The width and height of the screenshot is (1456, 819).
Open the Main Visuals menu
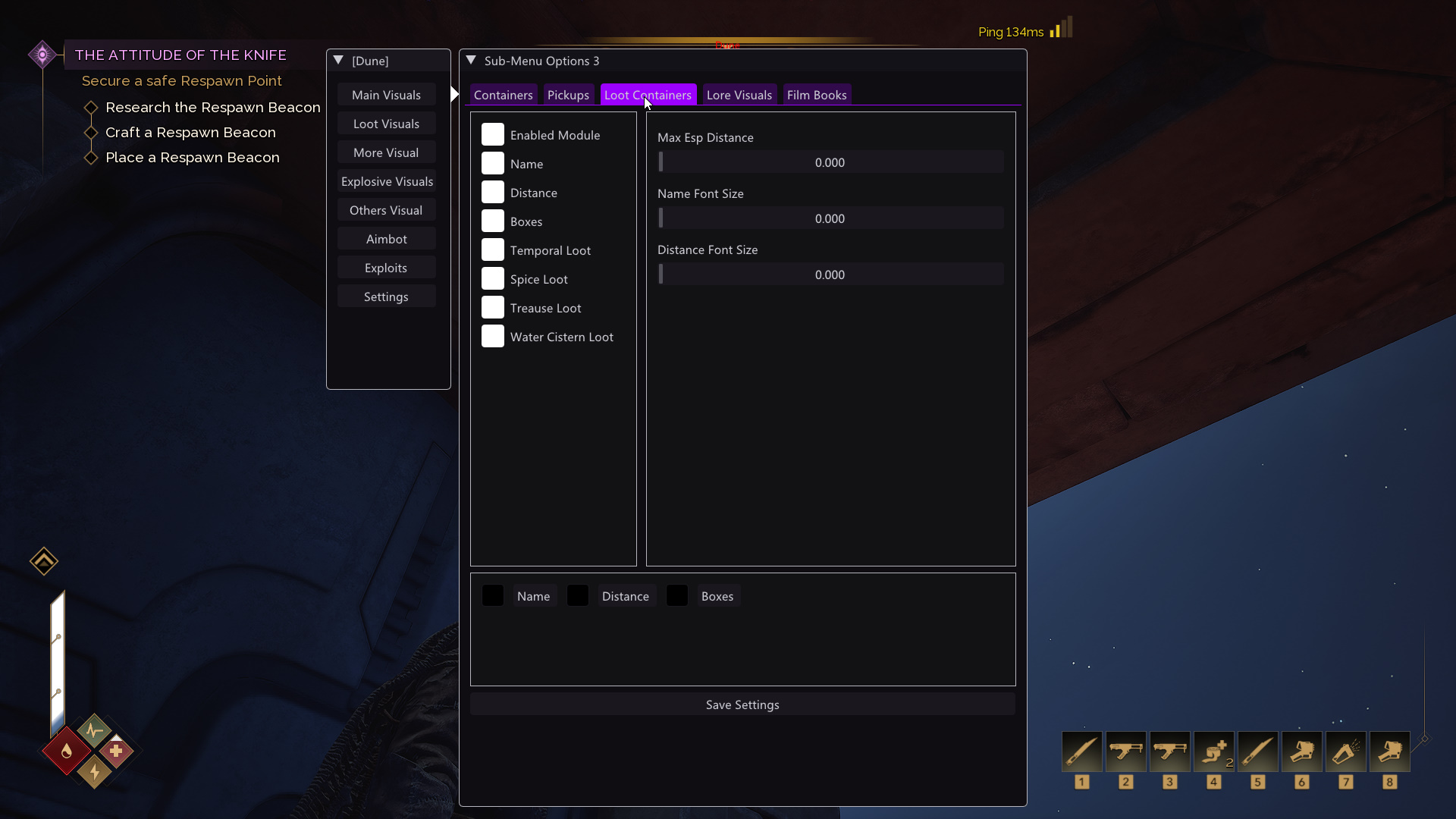click(386, 95)
